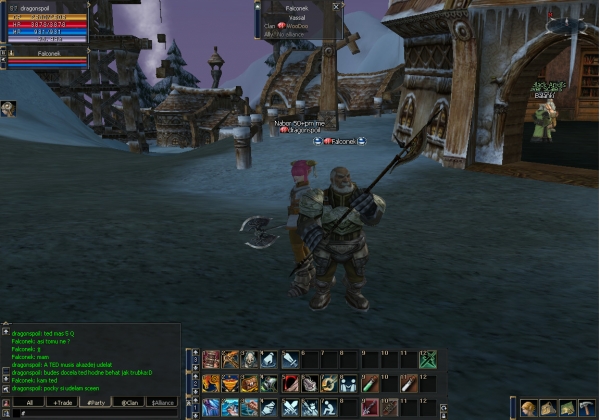The image size is (600, 420).
Task: Close the Falconek target window
Action: pyautogui.click(x=336, y=6)
